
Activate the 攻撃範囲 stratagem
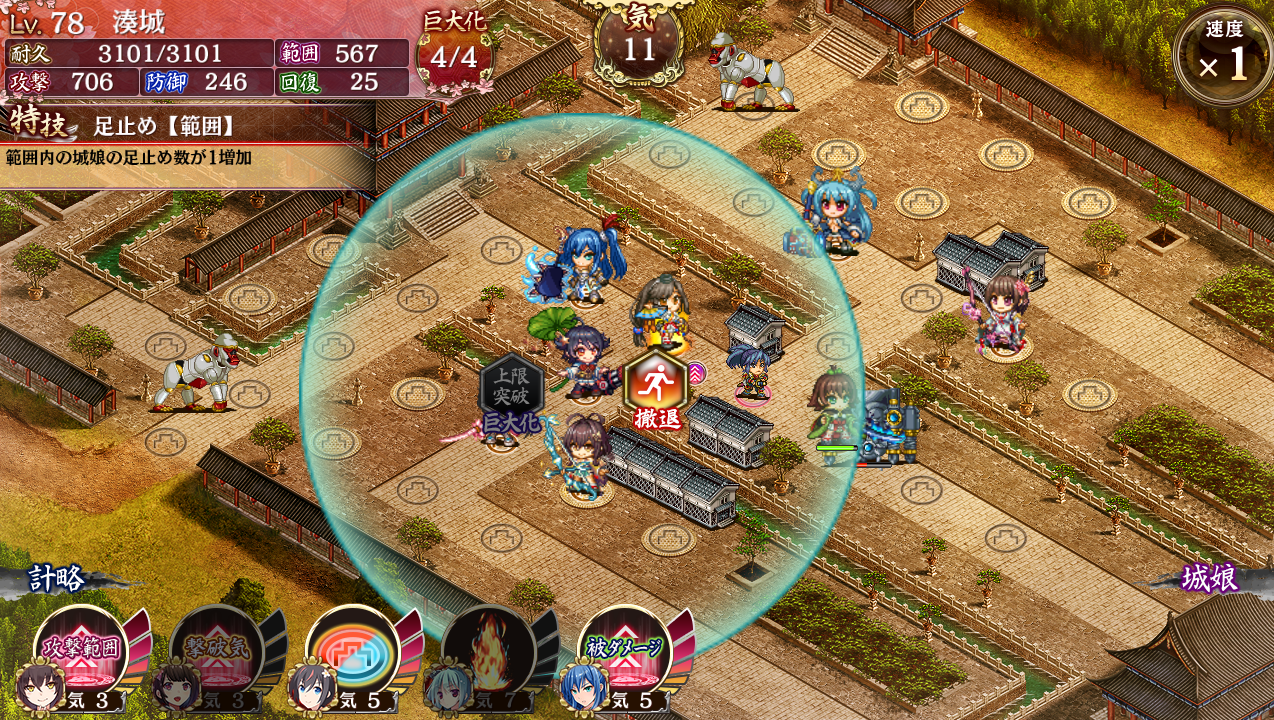[82, 651]
